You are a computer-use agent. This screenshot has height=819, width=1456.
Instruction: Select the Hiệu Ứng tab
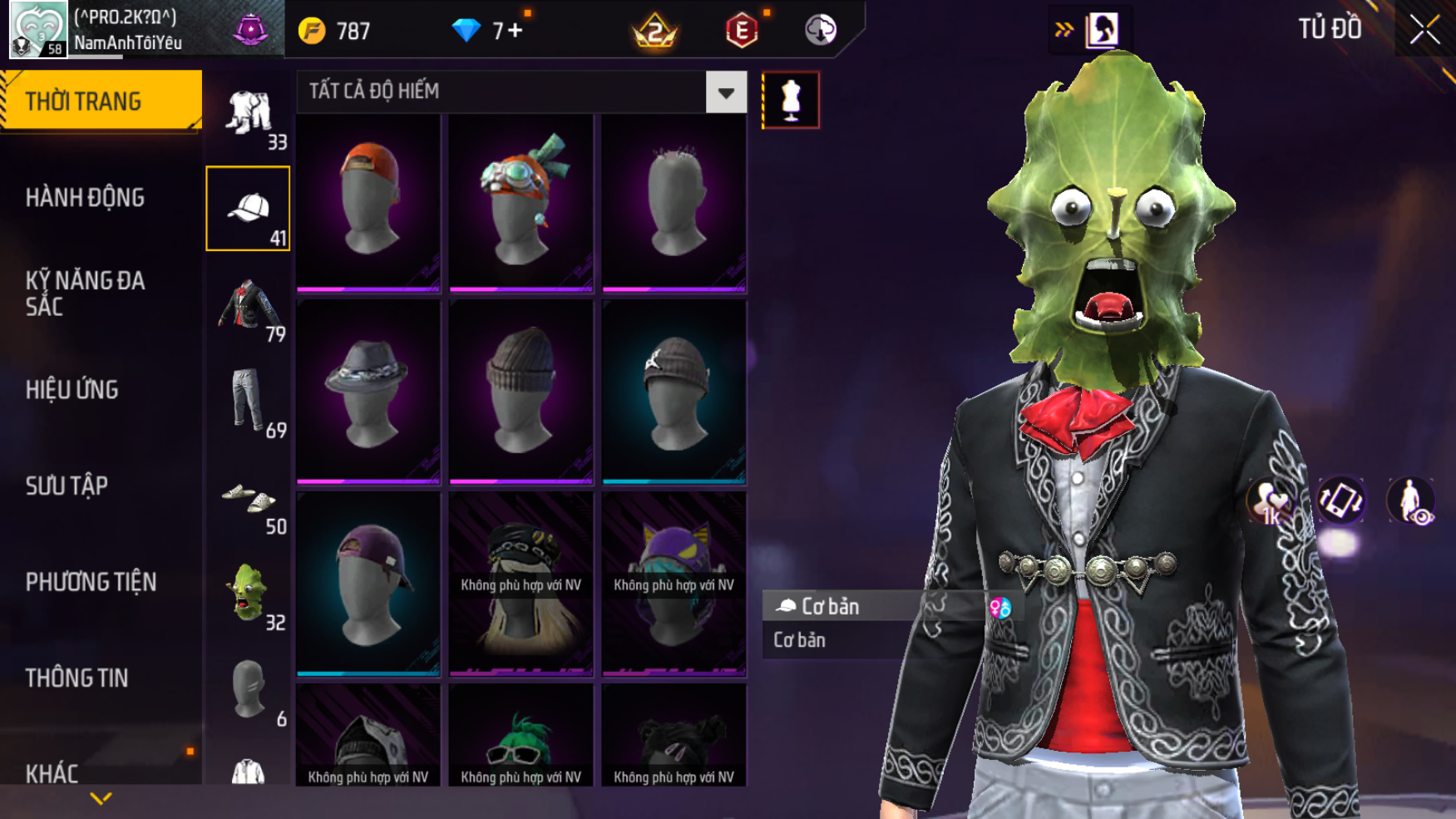[x=72, y=390]
